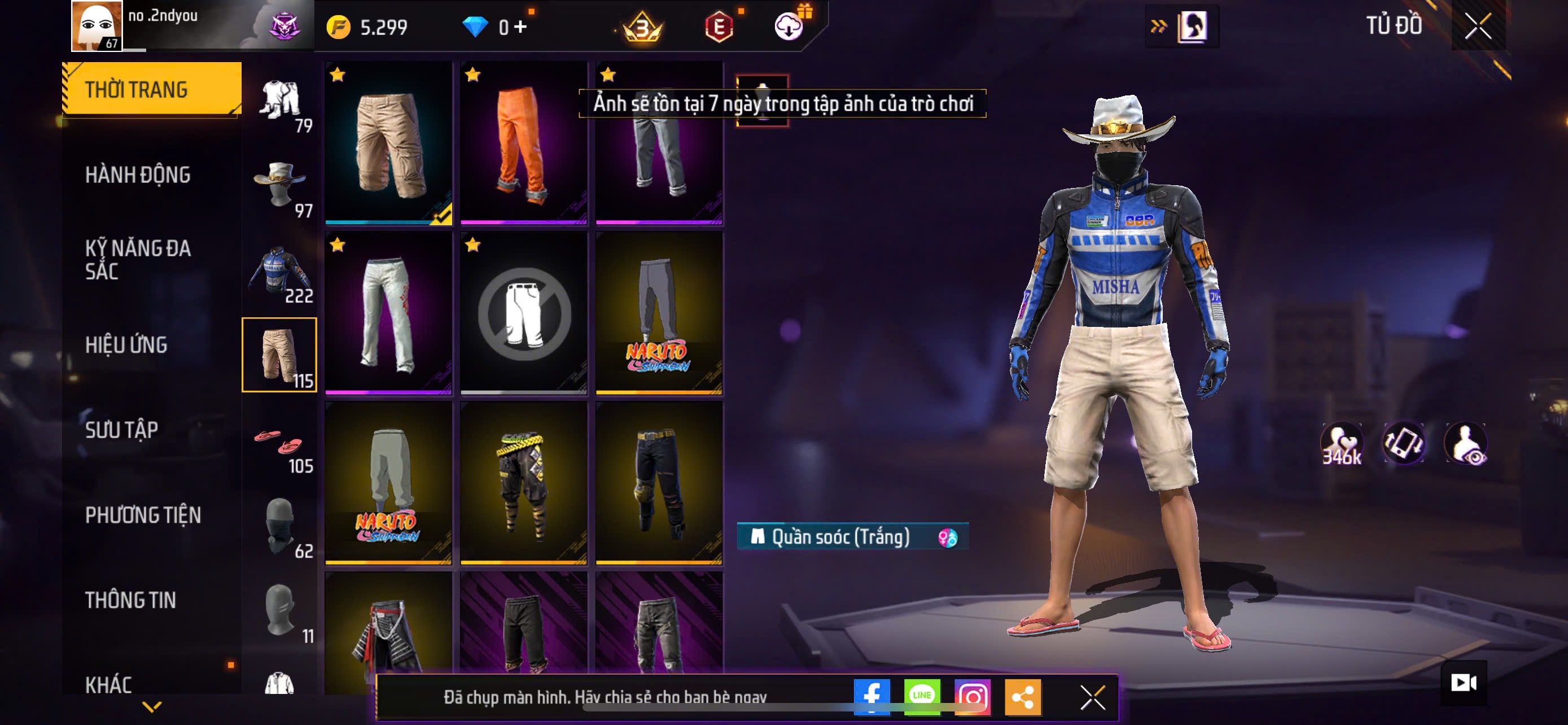The image size is (1568, 725).
Task: Choose the orange pants item
Action: 523,143
